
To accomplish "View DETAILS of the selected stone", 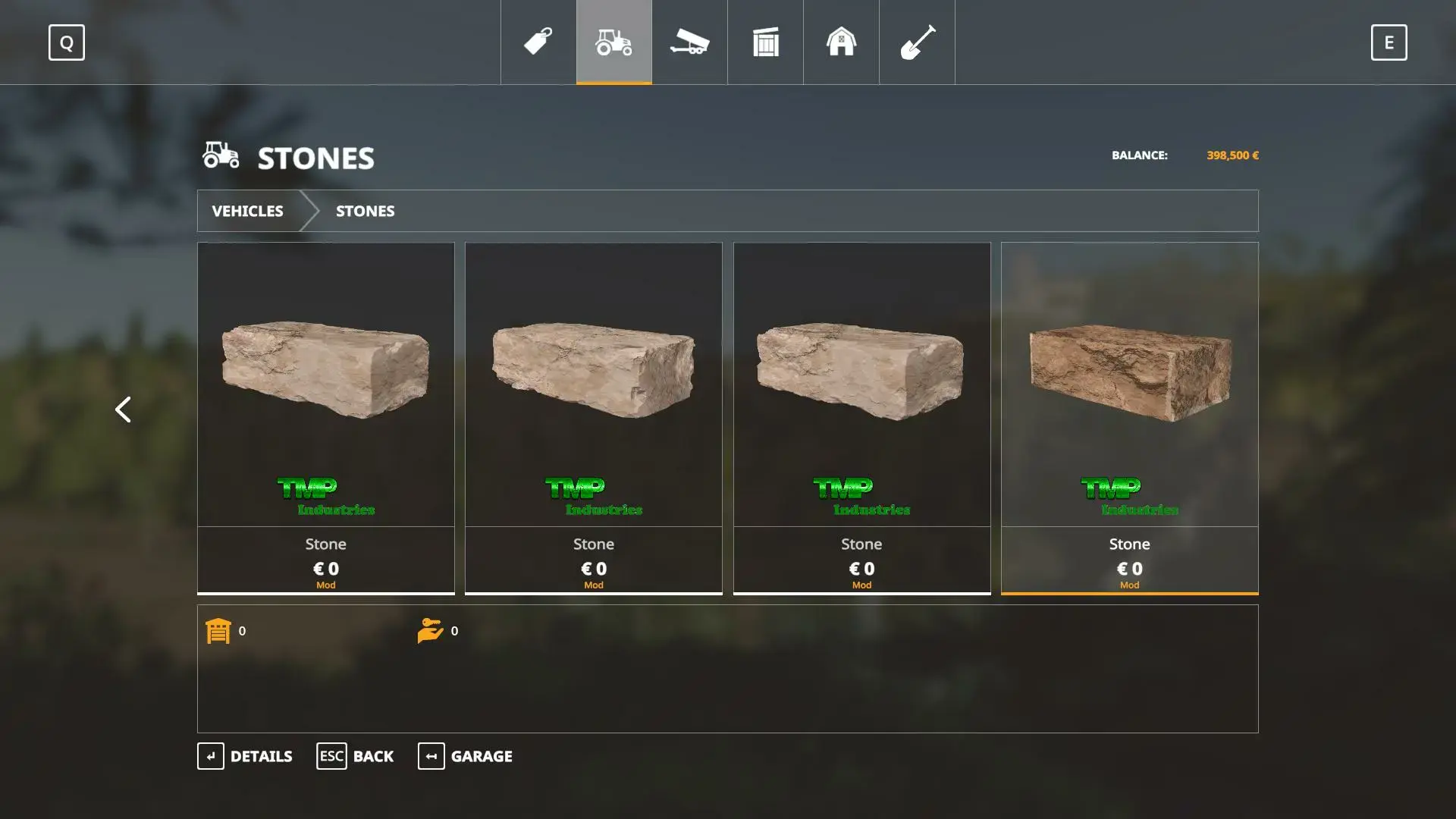I will 245,756.
